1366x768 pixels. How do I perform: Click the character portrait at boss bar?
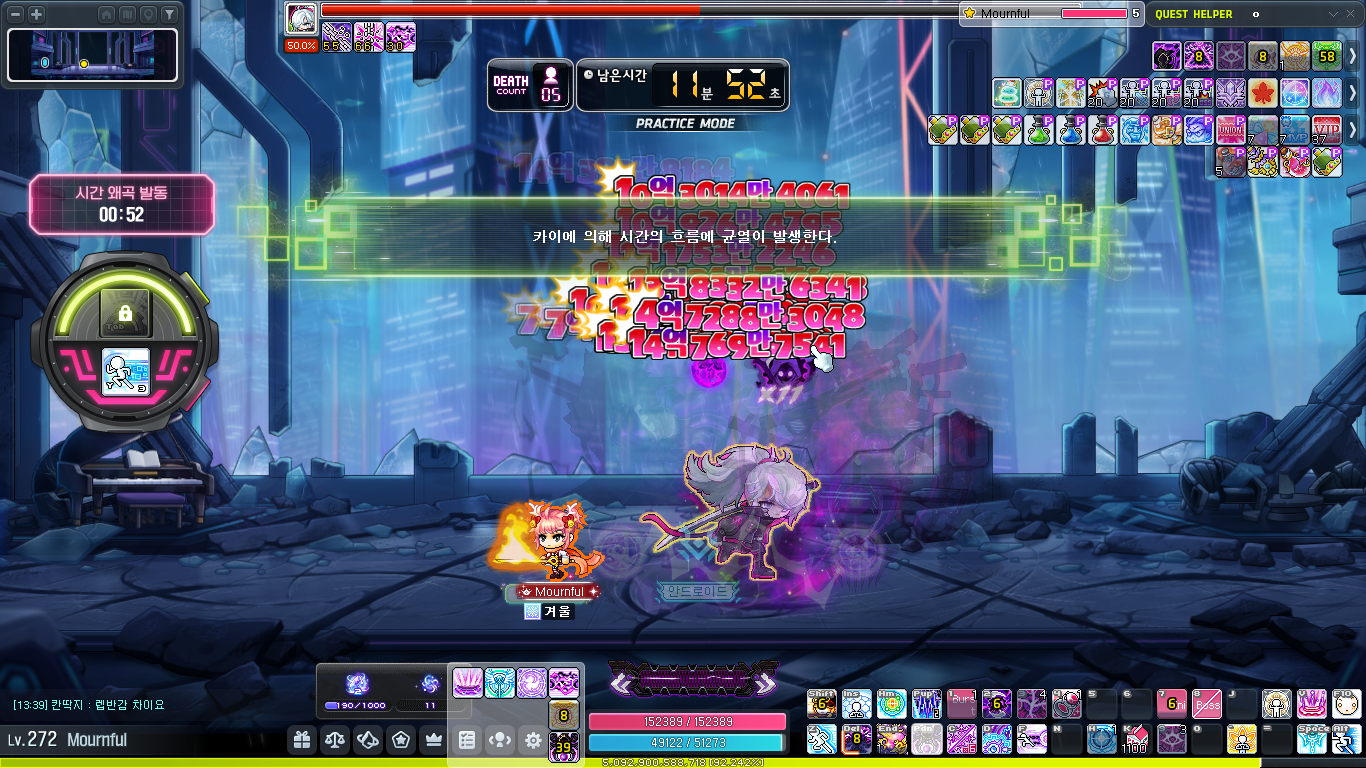click(301, 18)
